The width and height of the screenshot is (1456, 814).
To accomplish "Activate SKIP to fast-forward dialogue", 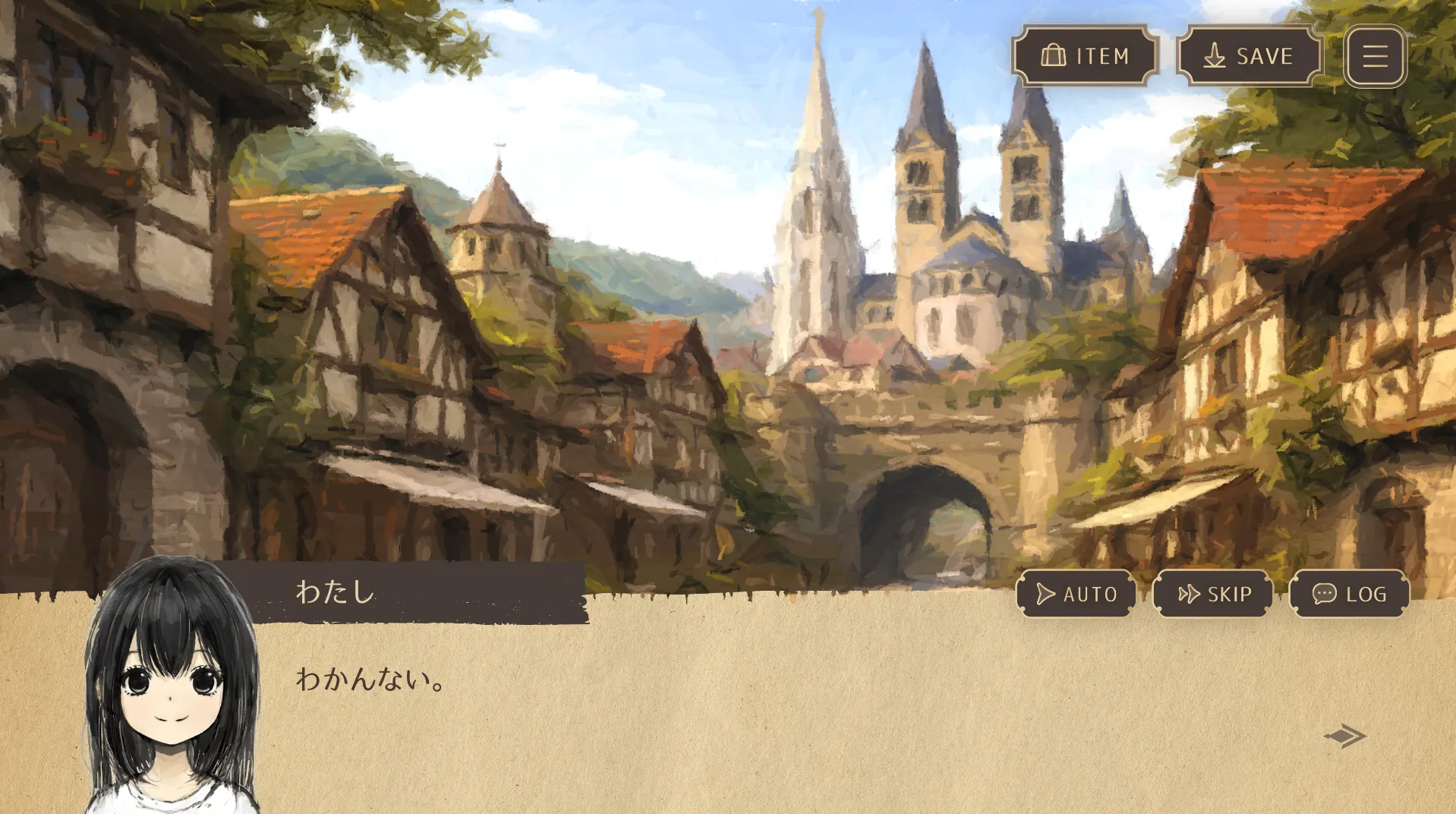I will tap(1213, 594).
